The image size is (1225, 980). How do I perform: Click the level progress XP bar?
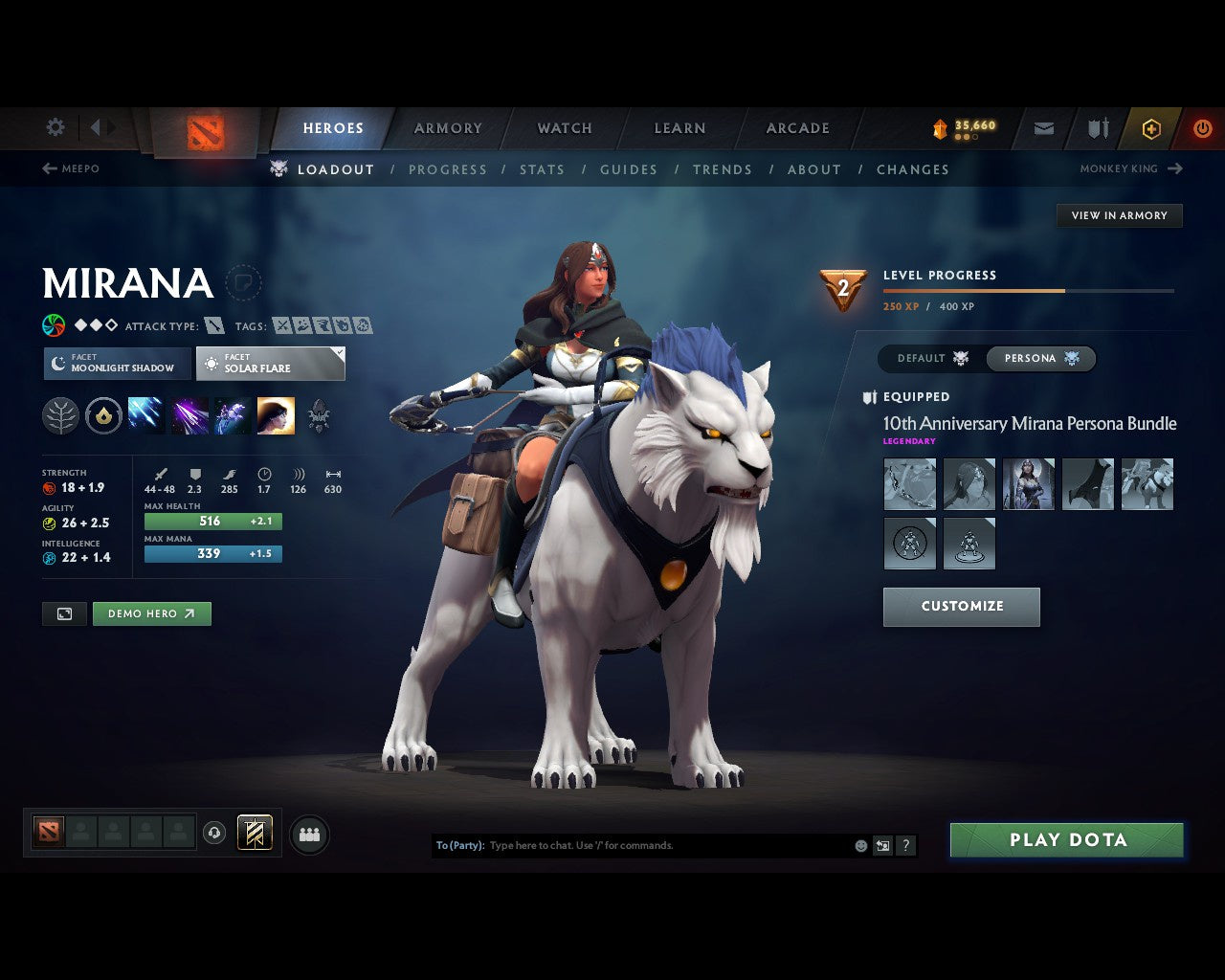click(x=1028, y=291)
